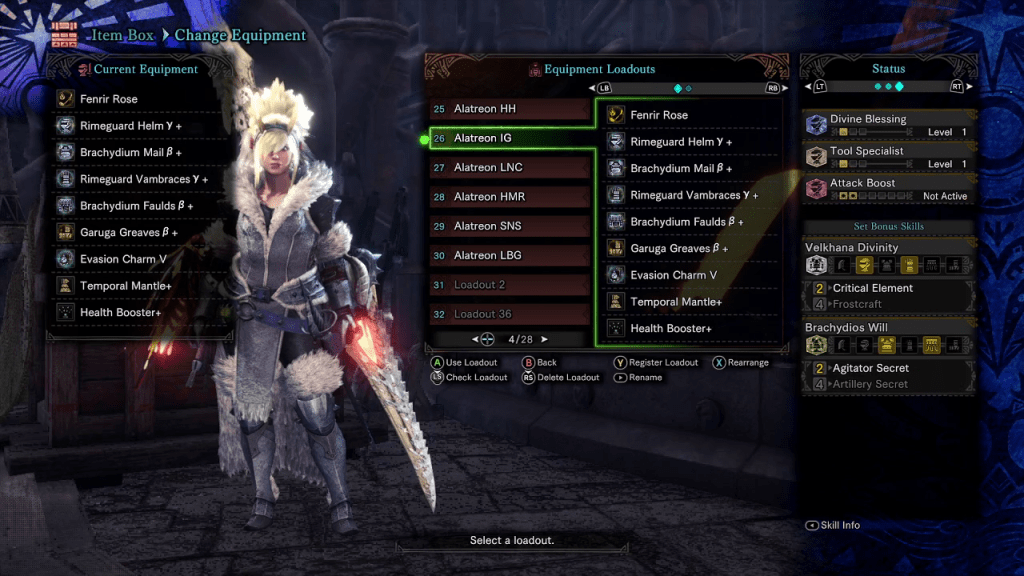Select the Alatreon LBG loadout
Screen dimensions: 1024x576
tap(509, 255)
